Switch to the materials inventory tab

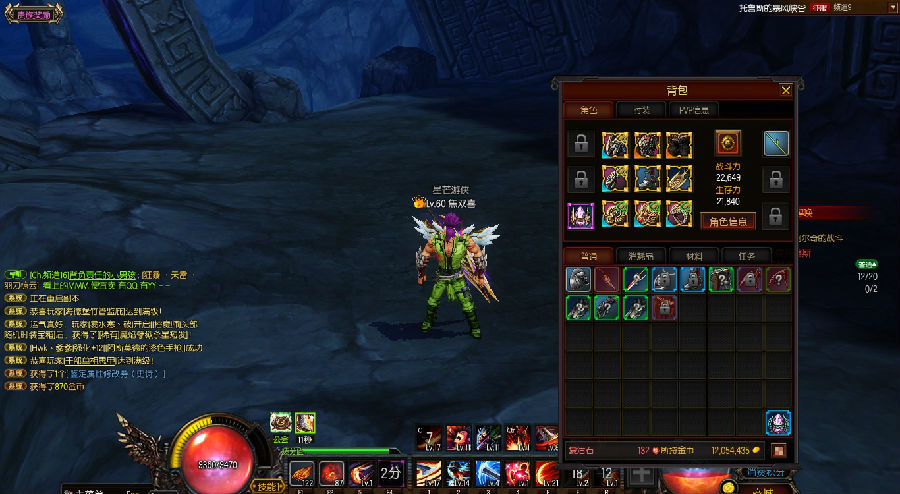pyautogui.click(x=687, y=255)
